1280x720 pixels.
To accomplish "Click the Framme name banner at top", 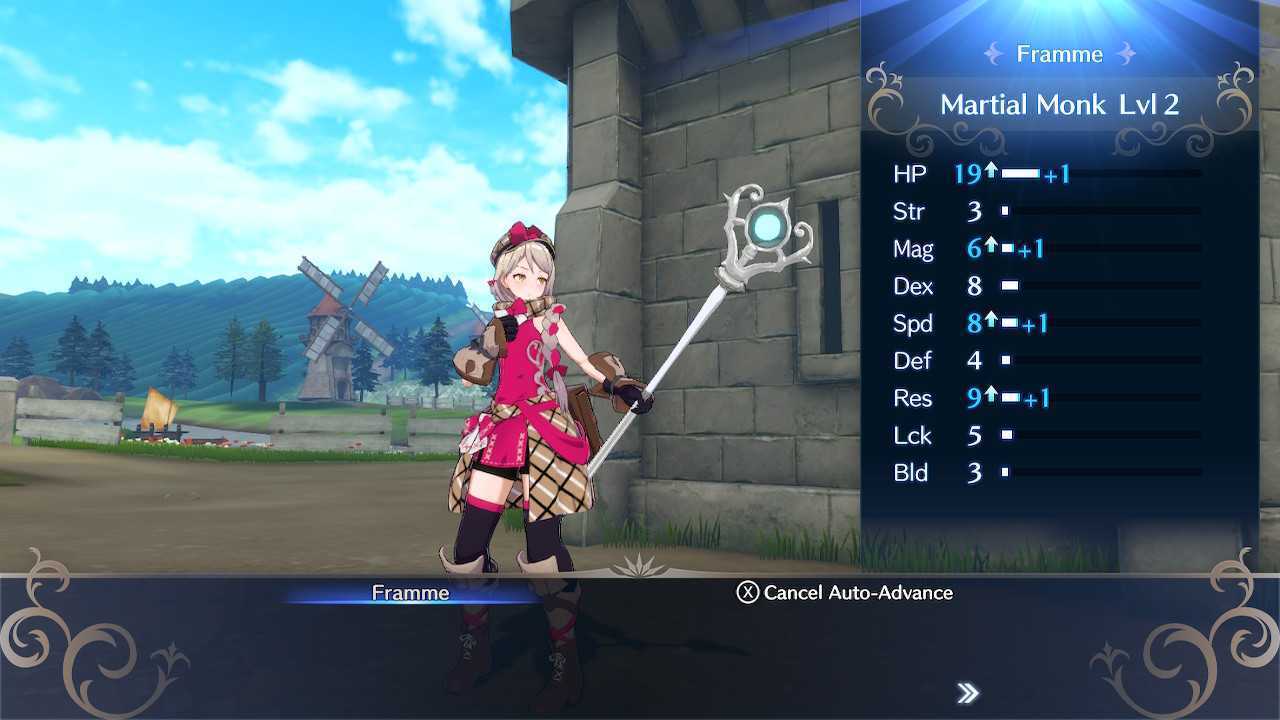I will pos(1059,54).
